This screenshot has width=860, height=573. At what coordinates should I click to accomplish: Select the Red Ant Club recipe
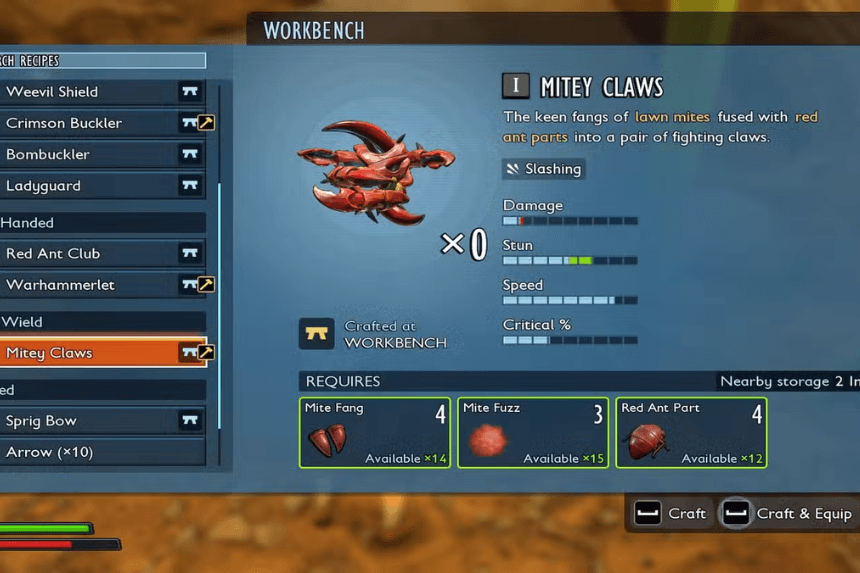point(100,254)
